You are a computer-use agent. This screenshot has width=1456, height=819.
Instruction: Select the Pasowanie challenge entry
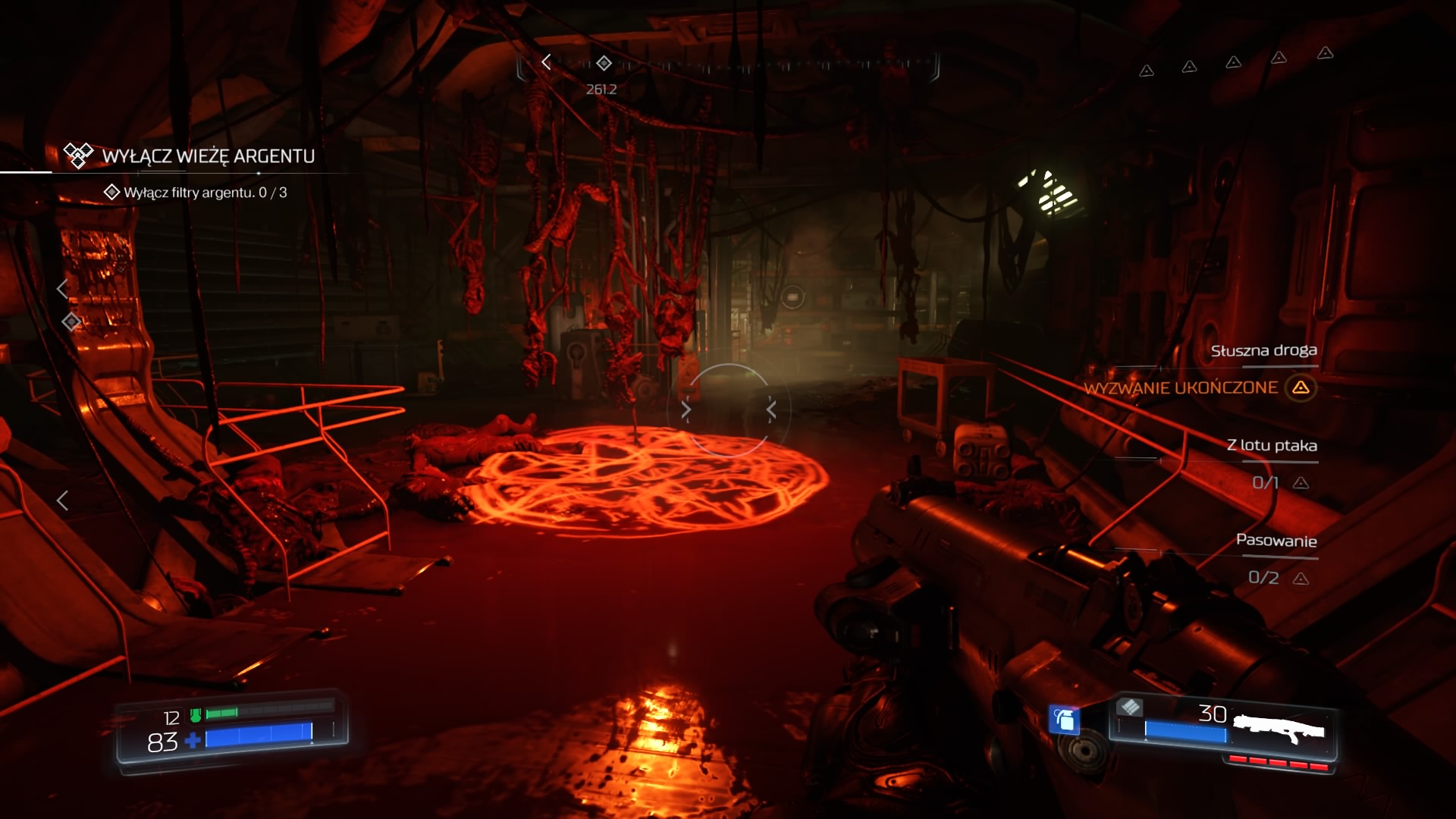pyautogui.click(x=1276, y=540)
